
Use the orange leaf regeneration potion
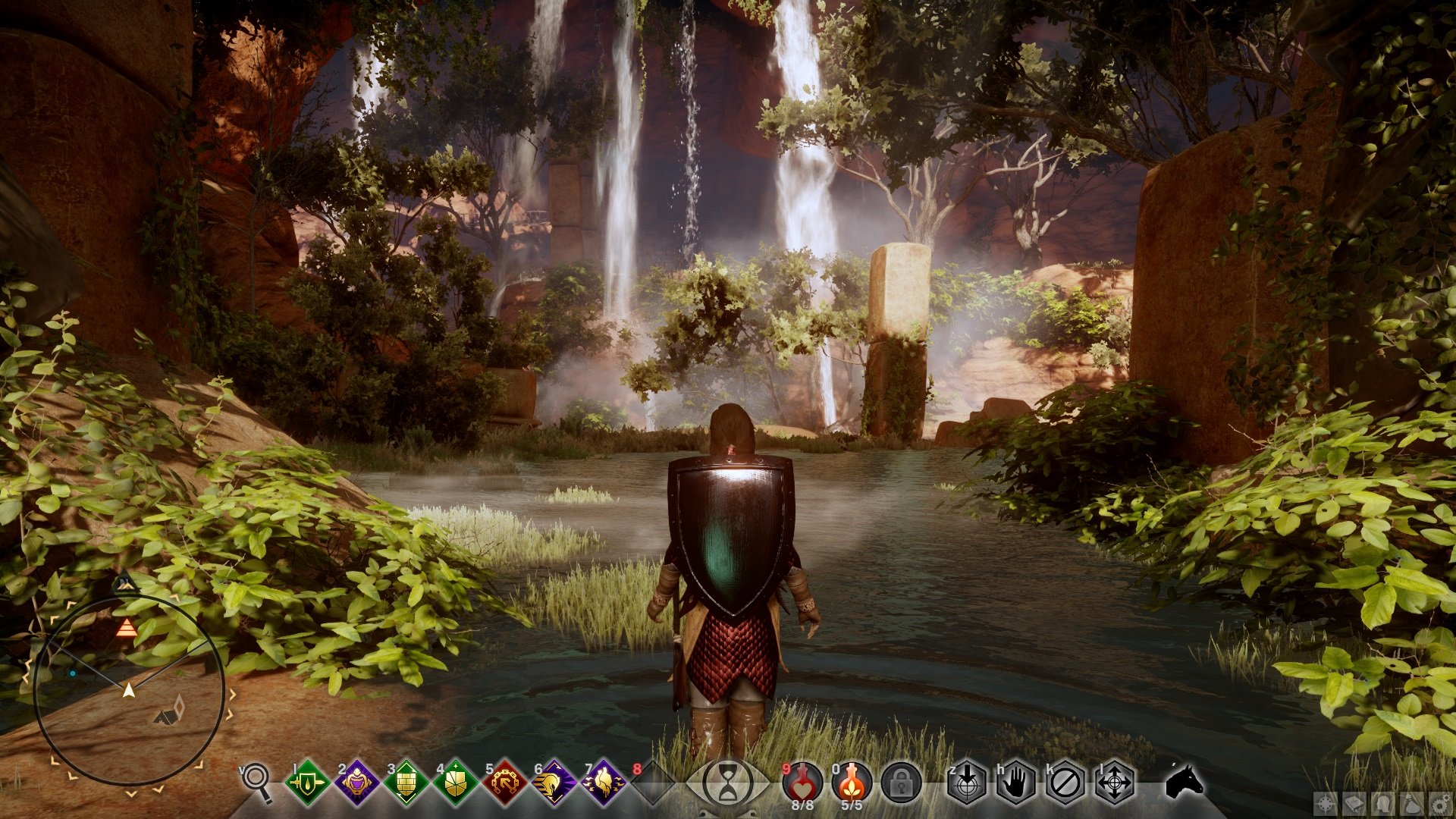(x=852, y=781)
